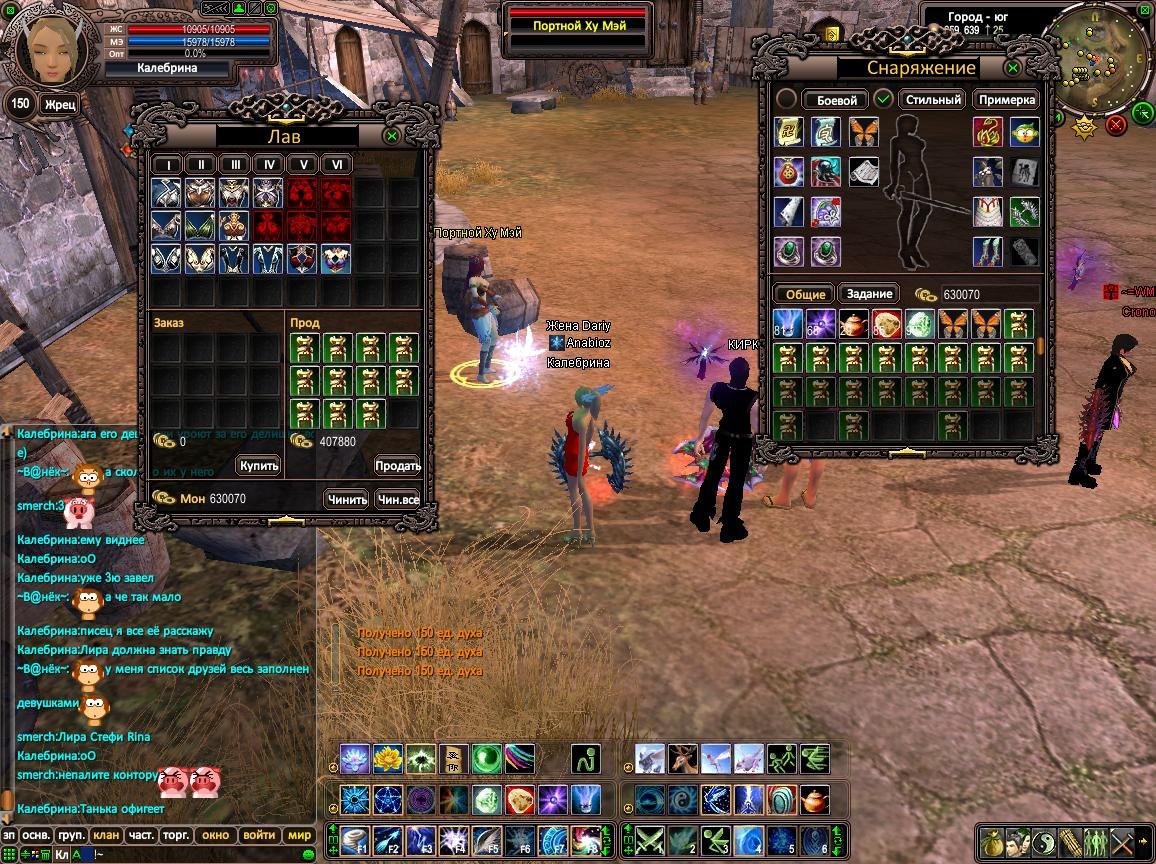Repair gear with the Чинить button
Screen dimensions: 1156x864
coord(346,499)
